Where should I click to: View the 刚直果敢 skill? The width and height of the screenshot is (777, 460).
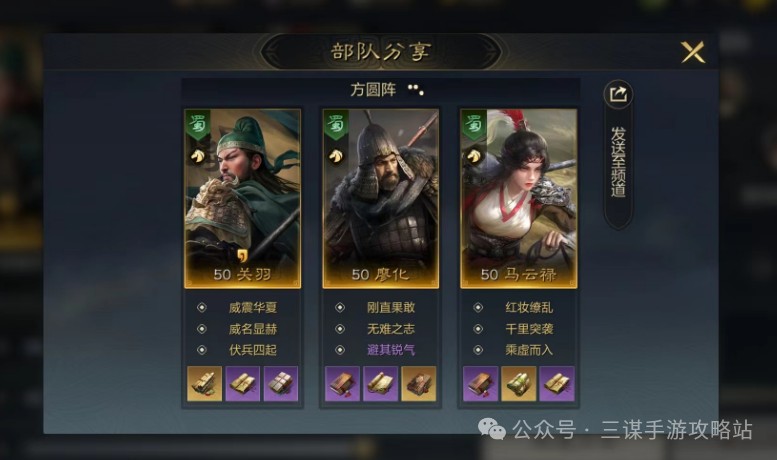point(389,308)
